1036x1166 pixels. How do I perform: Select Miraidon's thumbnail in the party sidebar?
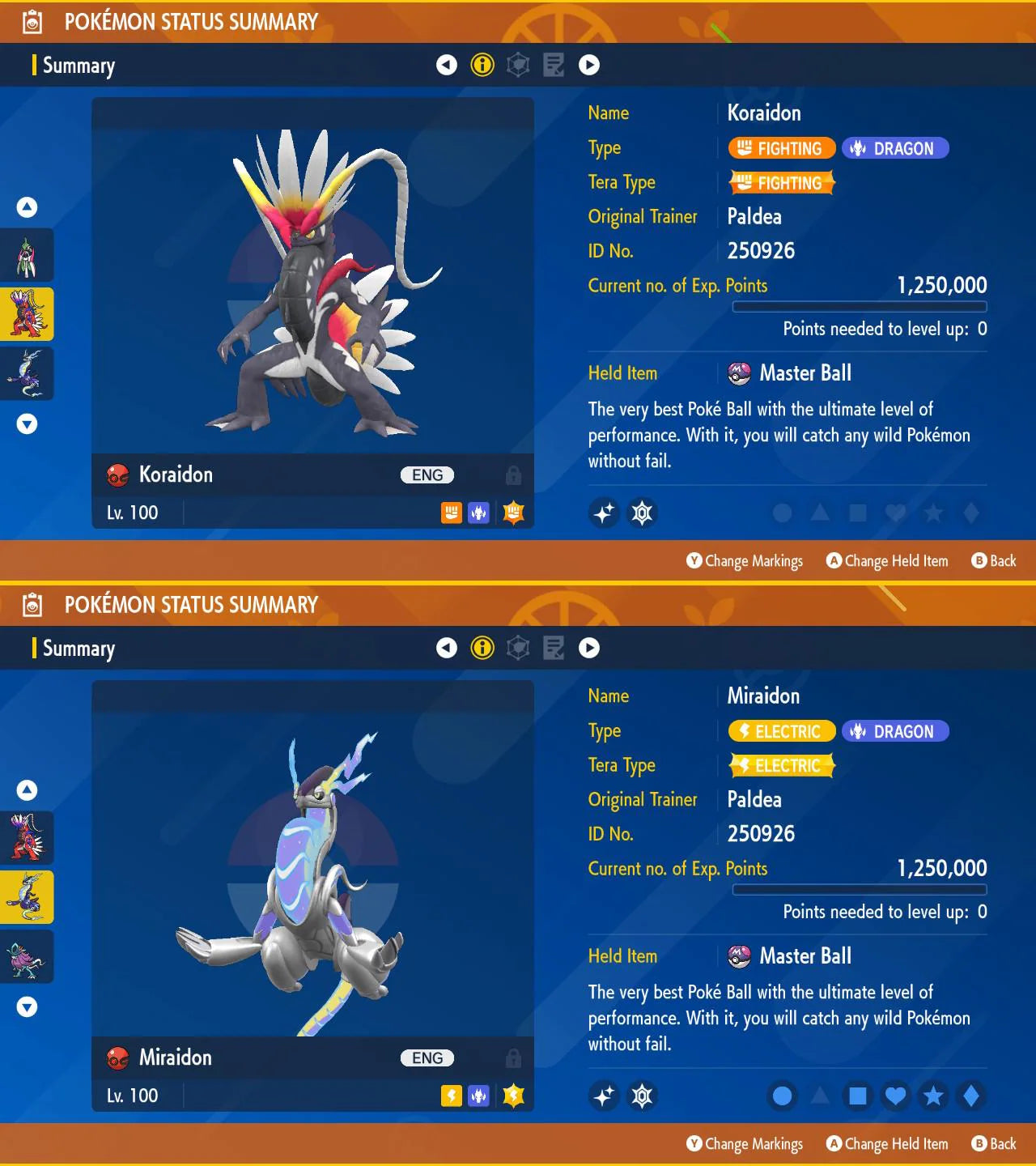click(27, 896)
